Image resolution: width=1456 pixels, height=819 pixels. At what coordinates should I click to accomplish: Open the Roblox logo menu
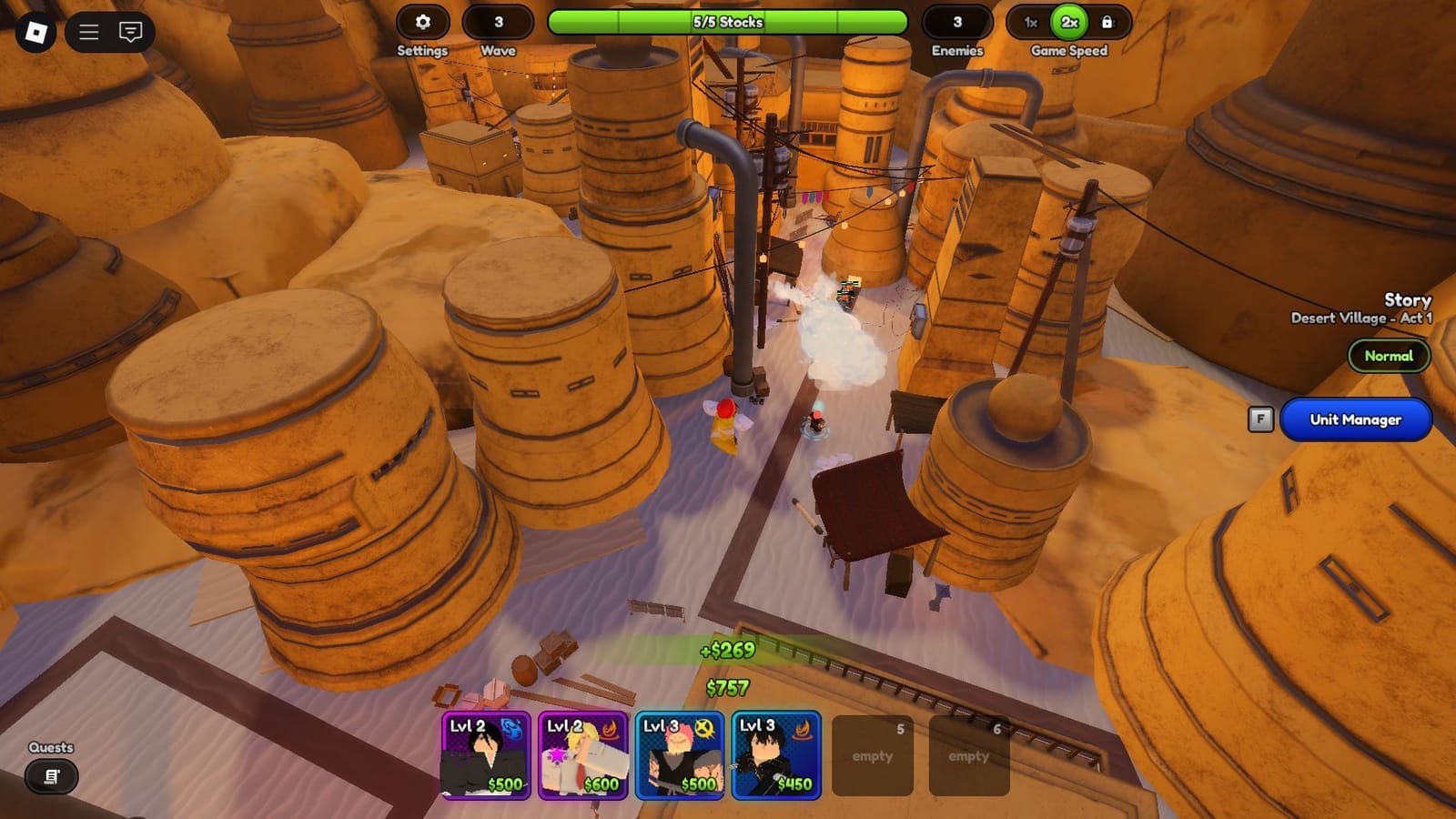[x=35, y=33]
